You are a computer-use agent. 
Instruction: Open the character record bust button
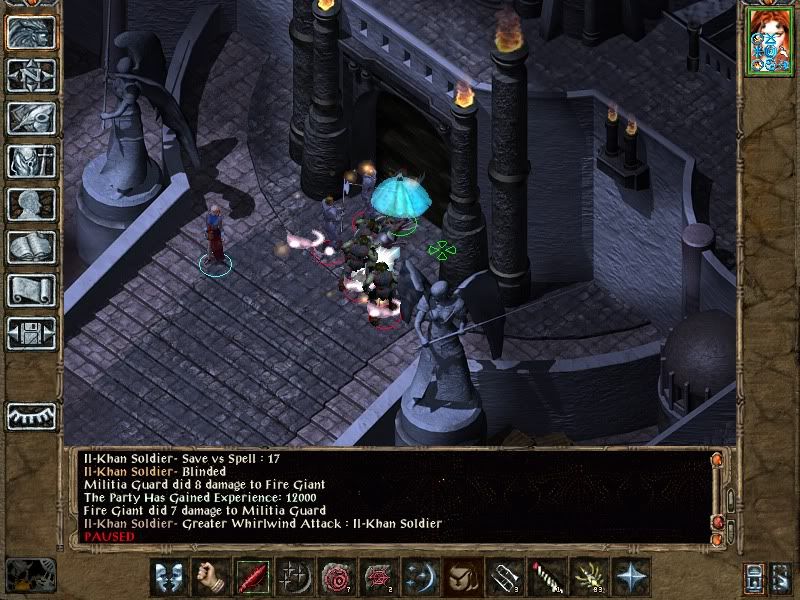[x=30, y=204]
